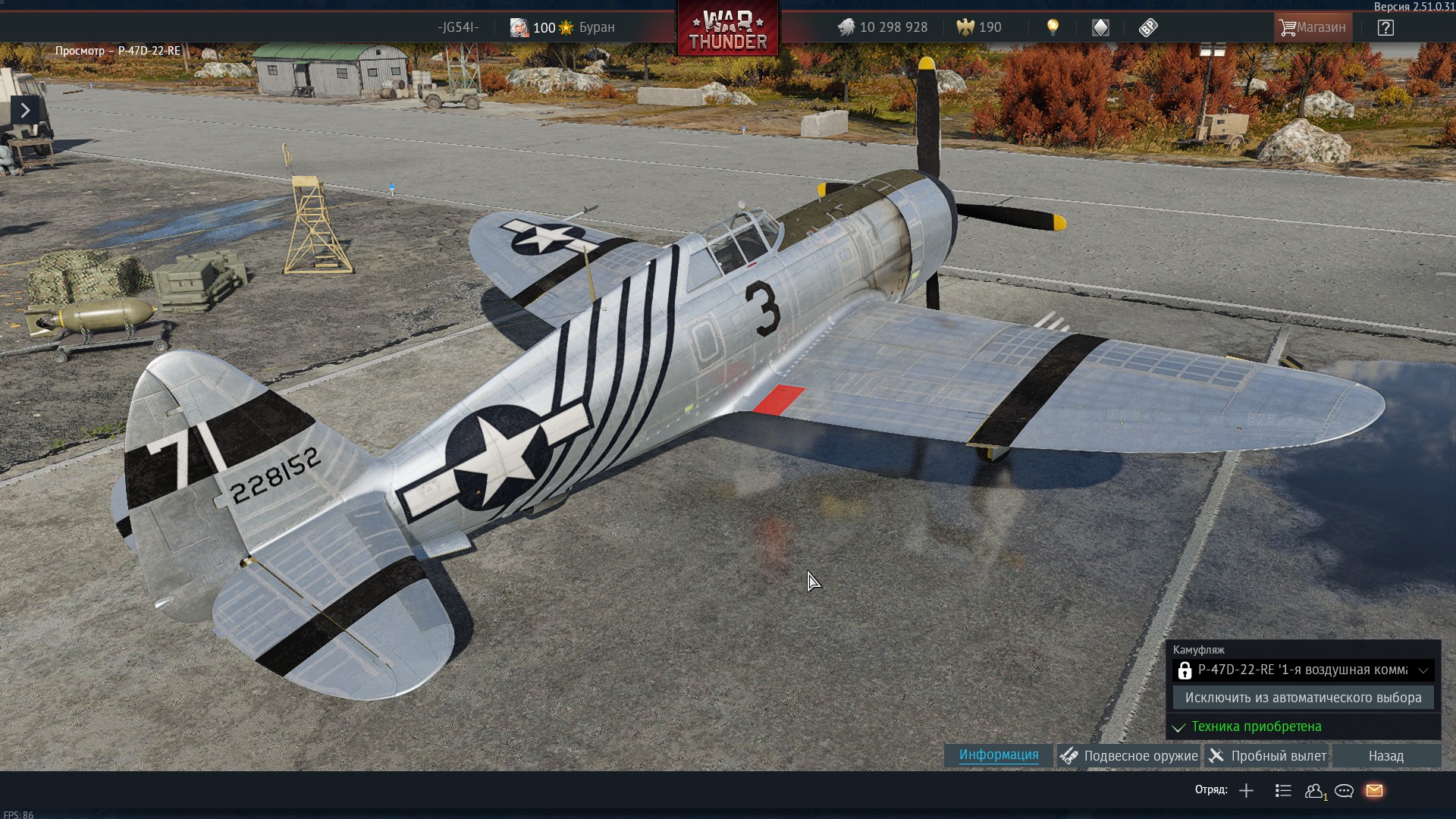The height and width of the screenshot is (819, 1456).
Task: Click the War Thunder logo
Action: (x=728, y=30)
